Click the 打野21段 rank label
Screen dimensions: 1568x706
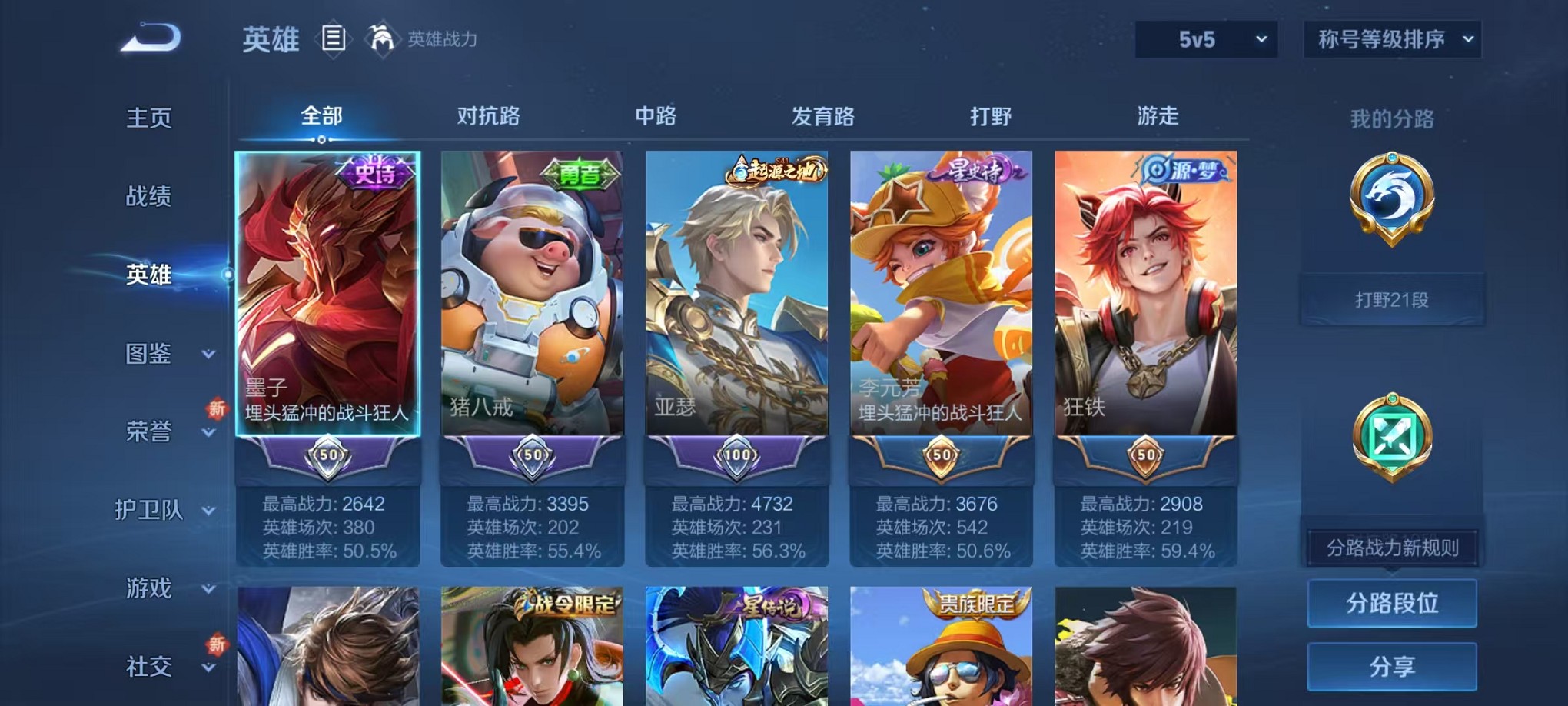(x=1391, y=298)
